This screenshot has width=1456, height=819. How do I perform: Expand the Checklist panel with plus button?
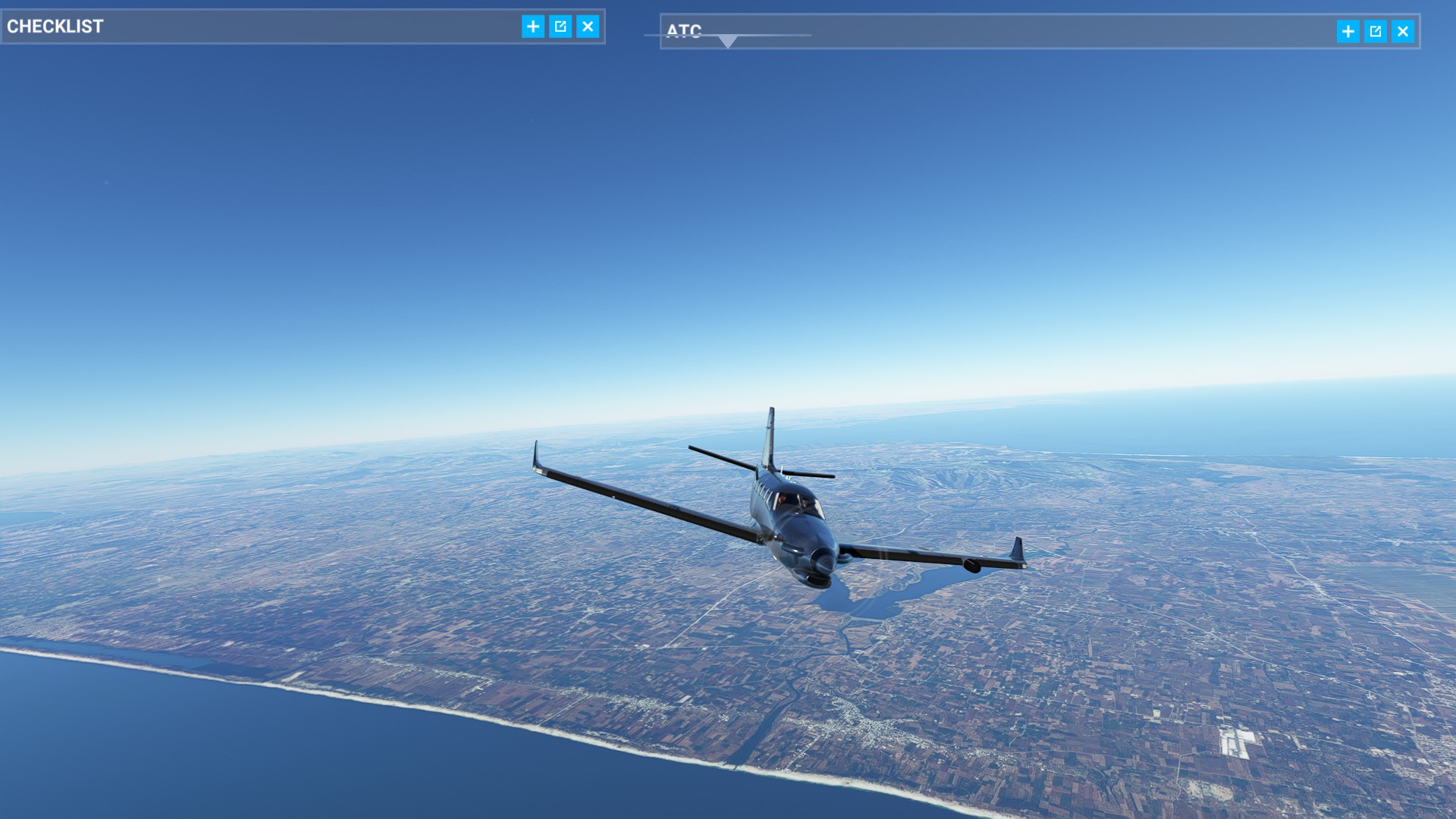[533, 27]
